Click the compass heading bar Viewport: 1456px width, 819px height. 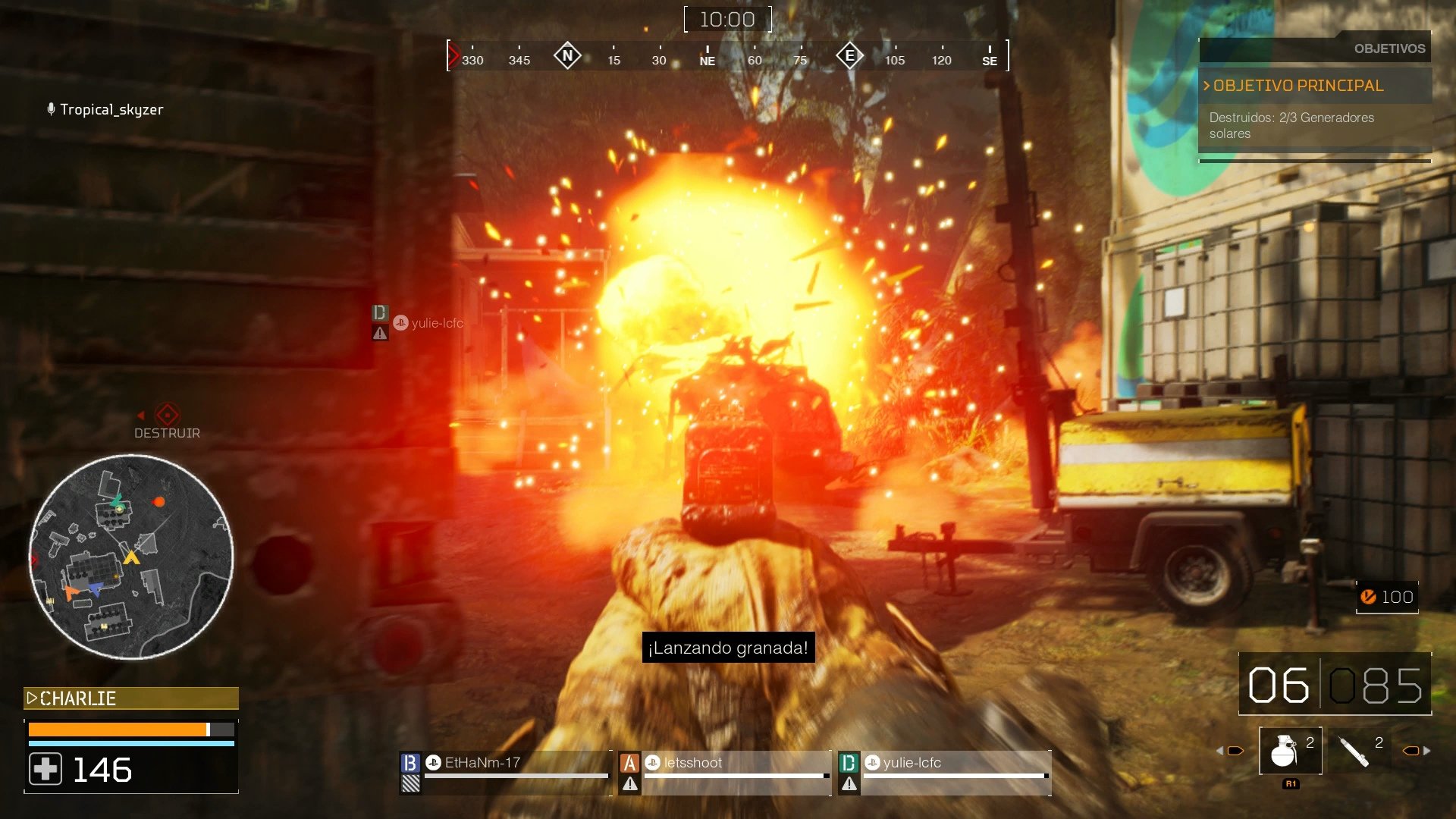(x=727, y=57)
